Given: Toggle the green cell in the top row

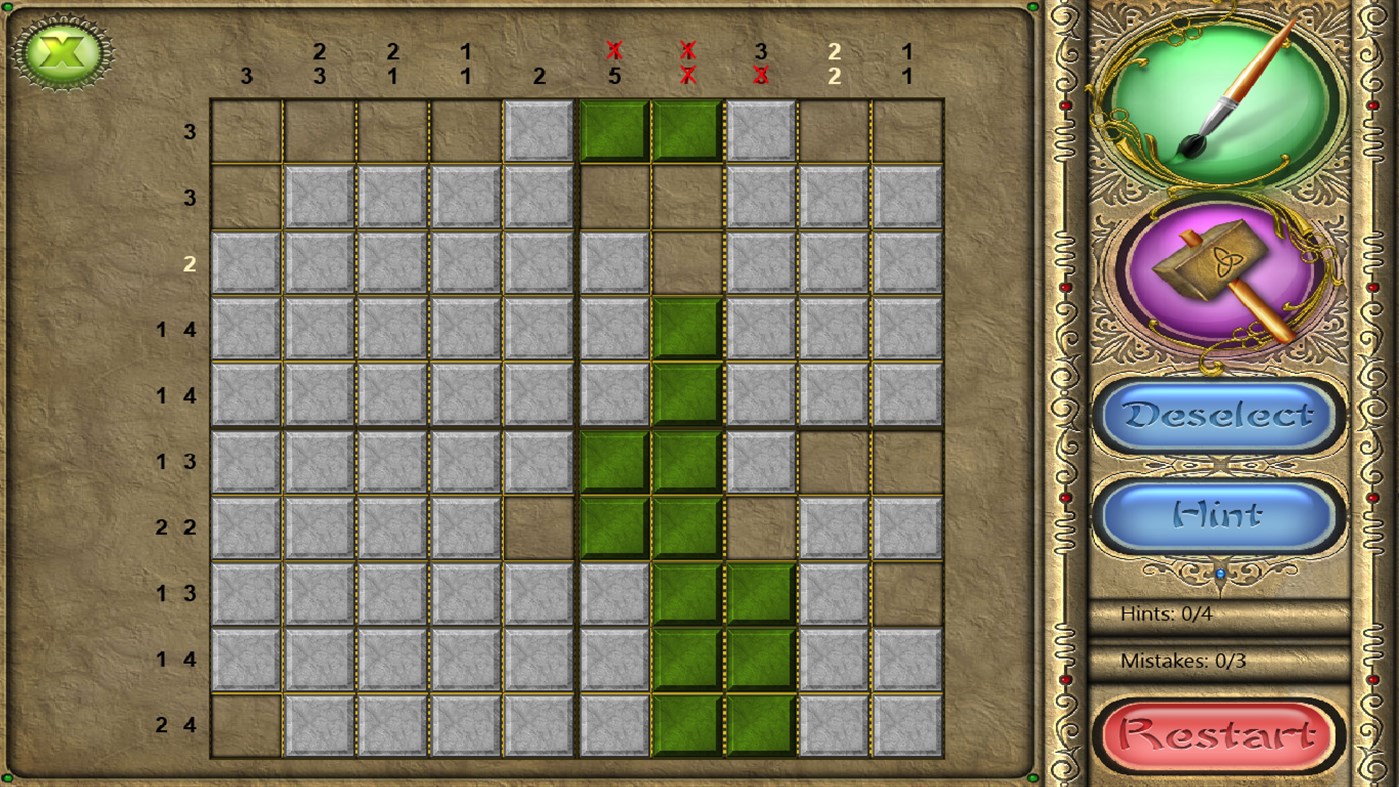Looking at the screenshot, I should pos(612,130).
